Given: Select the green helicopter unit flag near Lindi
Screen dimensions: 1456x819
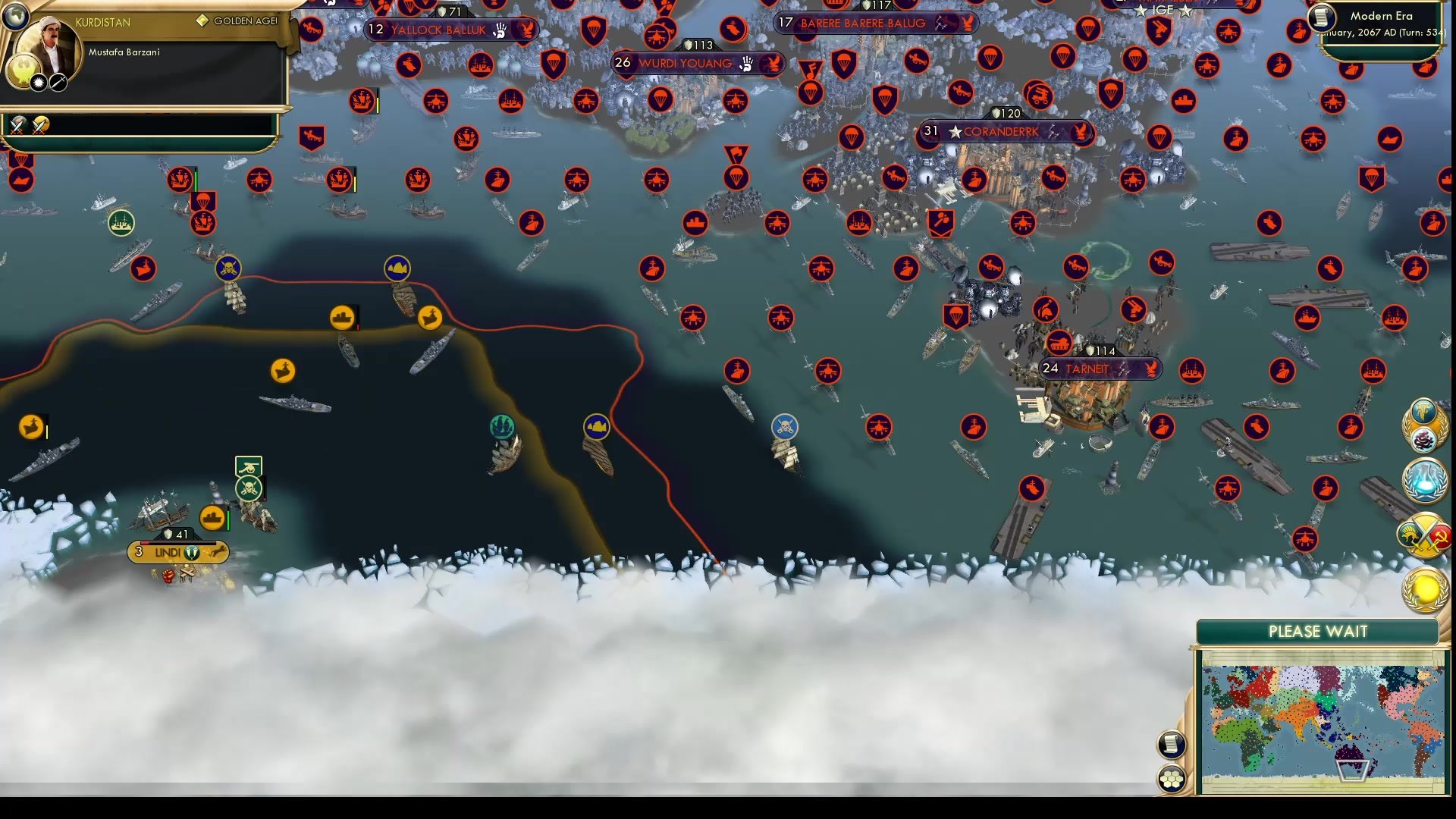Looking at the screenshot, I should click(249, 466).
